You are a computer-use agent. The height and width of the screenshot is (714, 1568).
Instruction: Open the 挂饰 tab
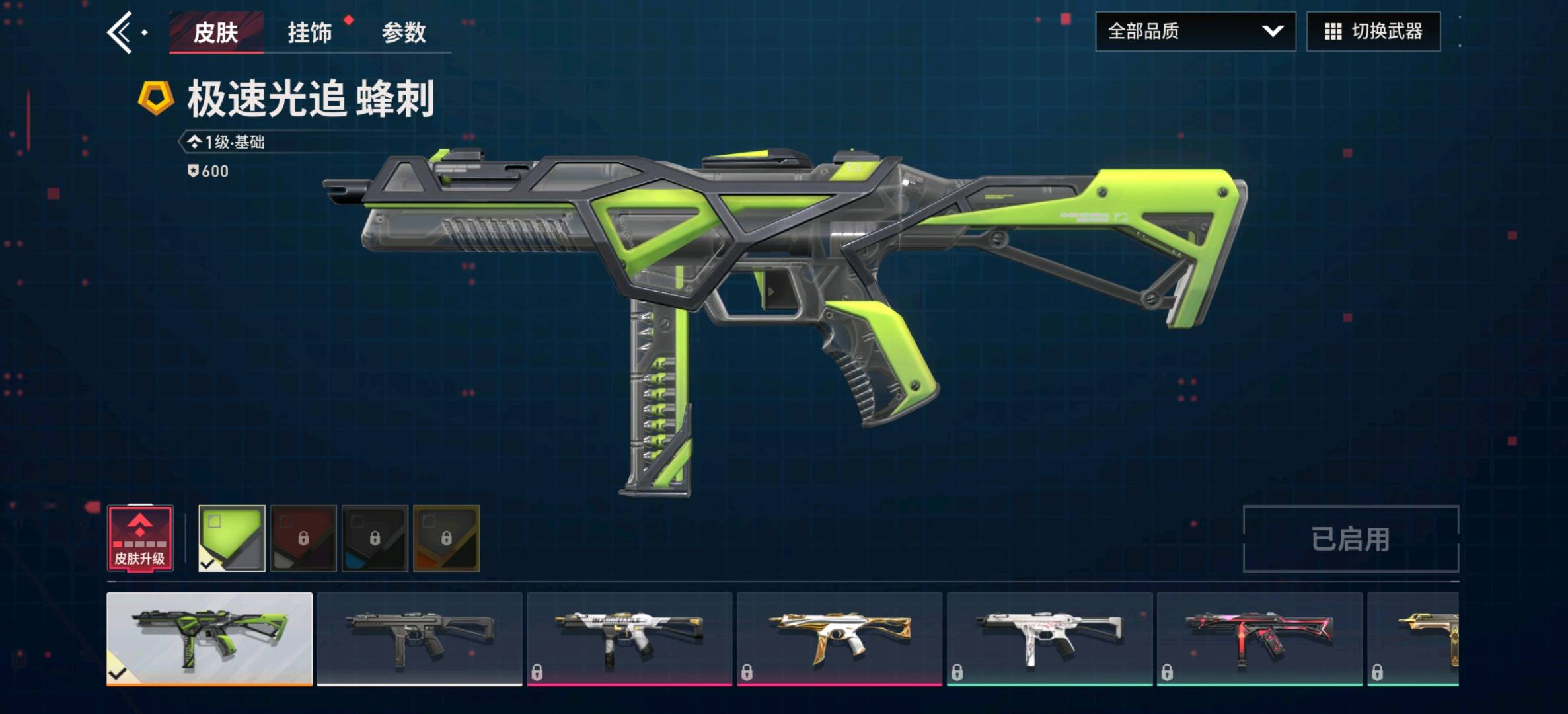point(309,32)
